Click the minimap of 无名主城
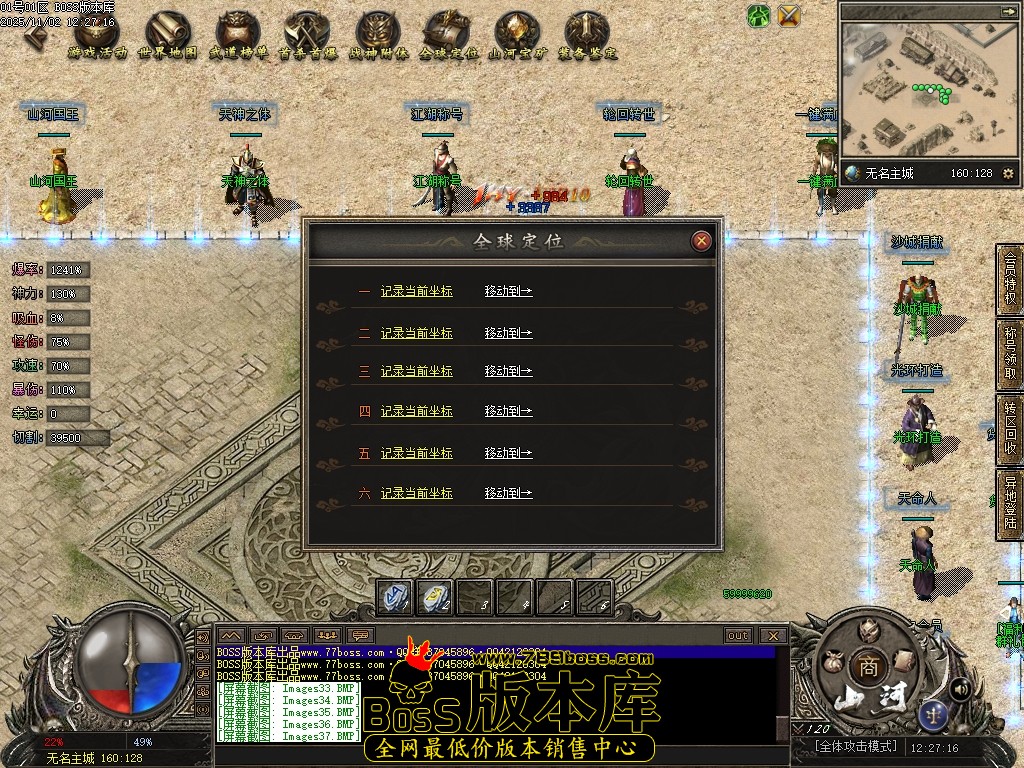1024x768 pixels. 927,90
